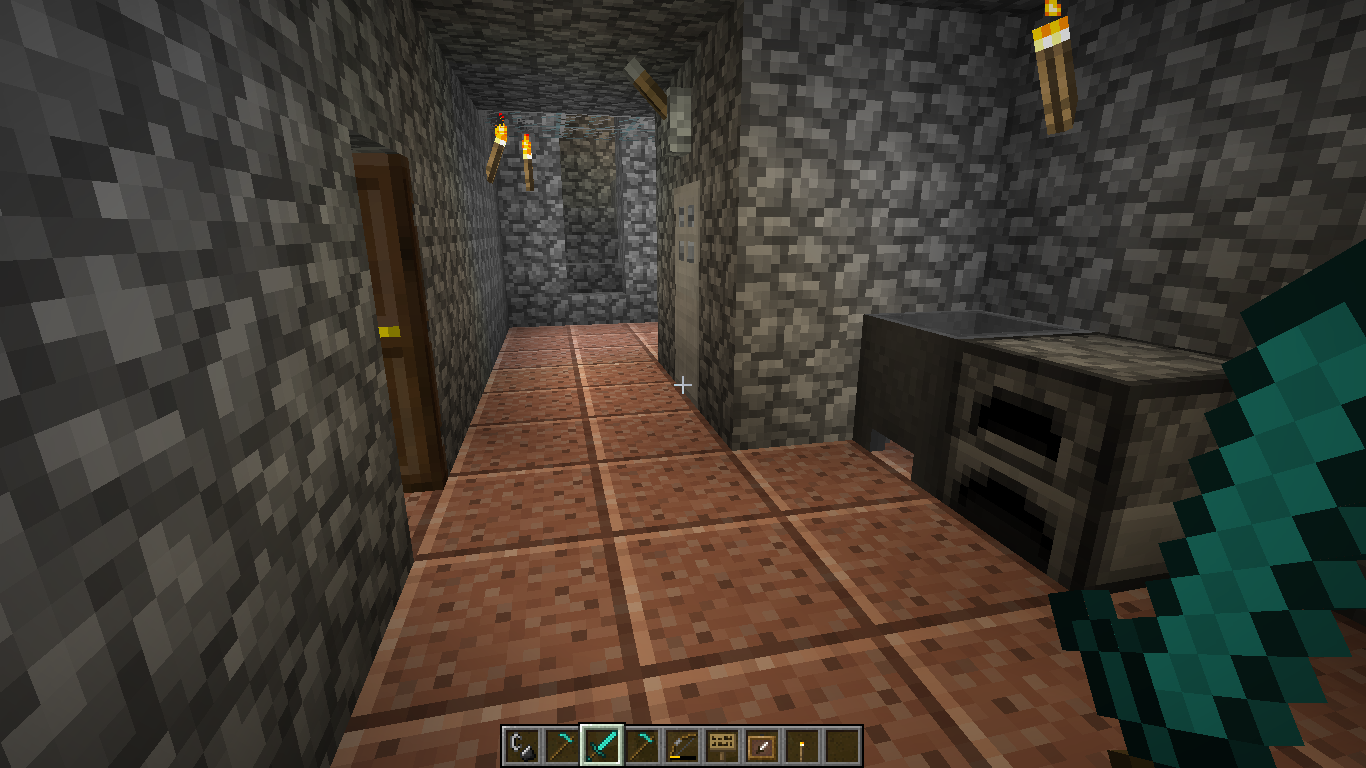The height and width of the screenshot is (768, 1366).
Task: Select the torch in the hotbar
Action: tap(802, 746)
